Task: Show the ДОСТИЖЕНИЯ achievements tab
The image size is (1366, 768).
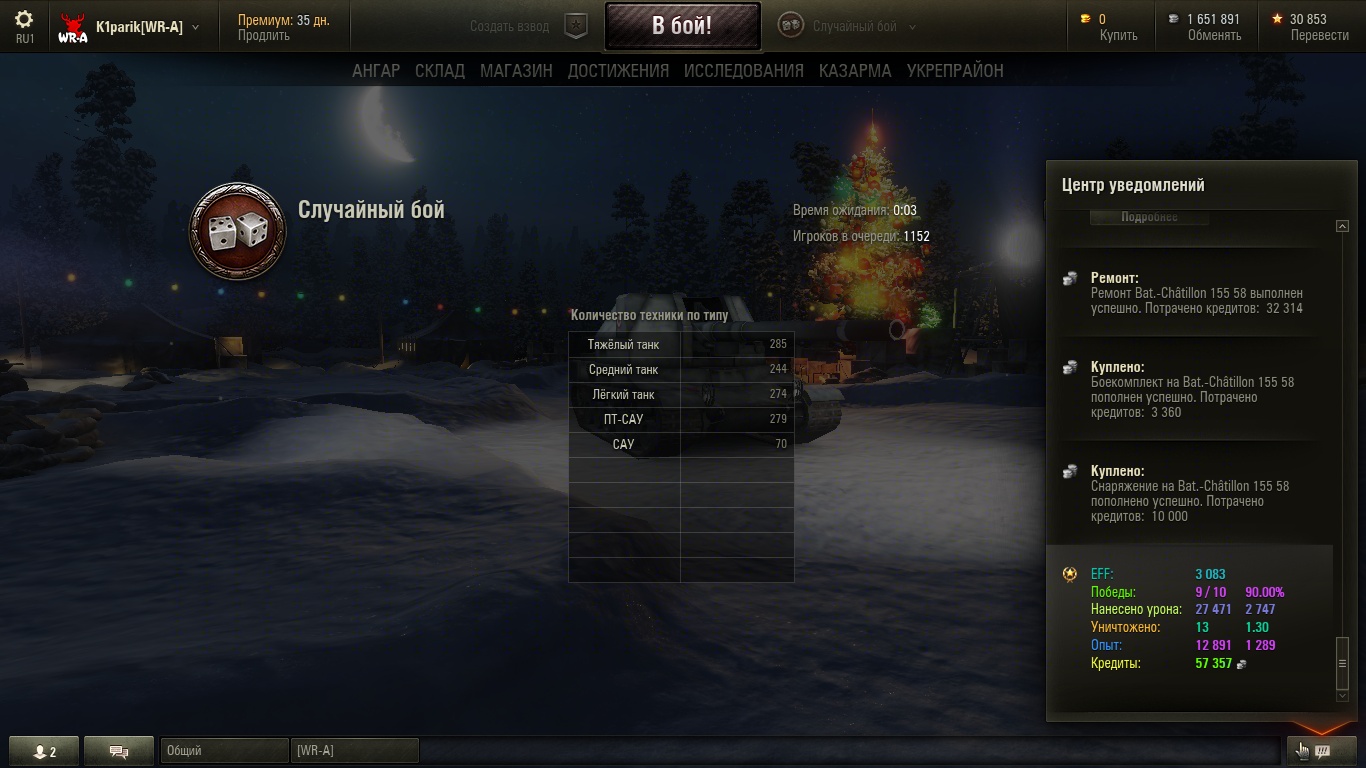Action: [618, 71]
